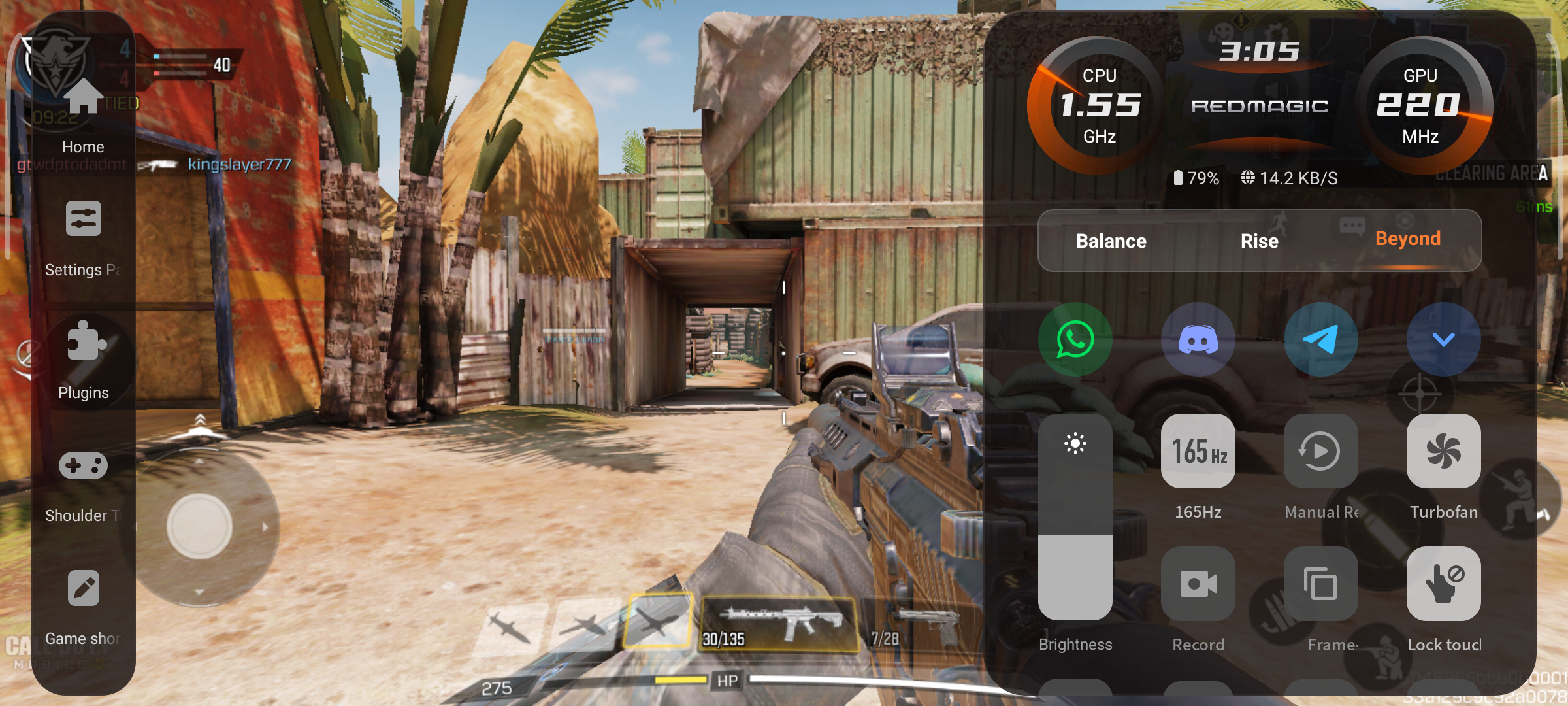Activate the Manual Record replay button
Viewport: 1568px width, 706px height.
pyautogui.click(x=1320, y=451)
